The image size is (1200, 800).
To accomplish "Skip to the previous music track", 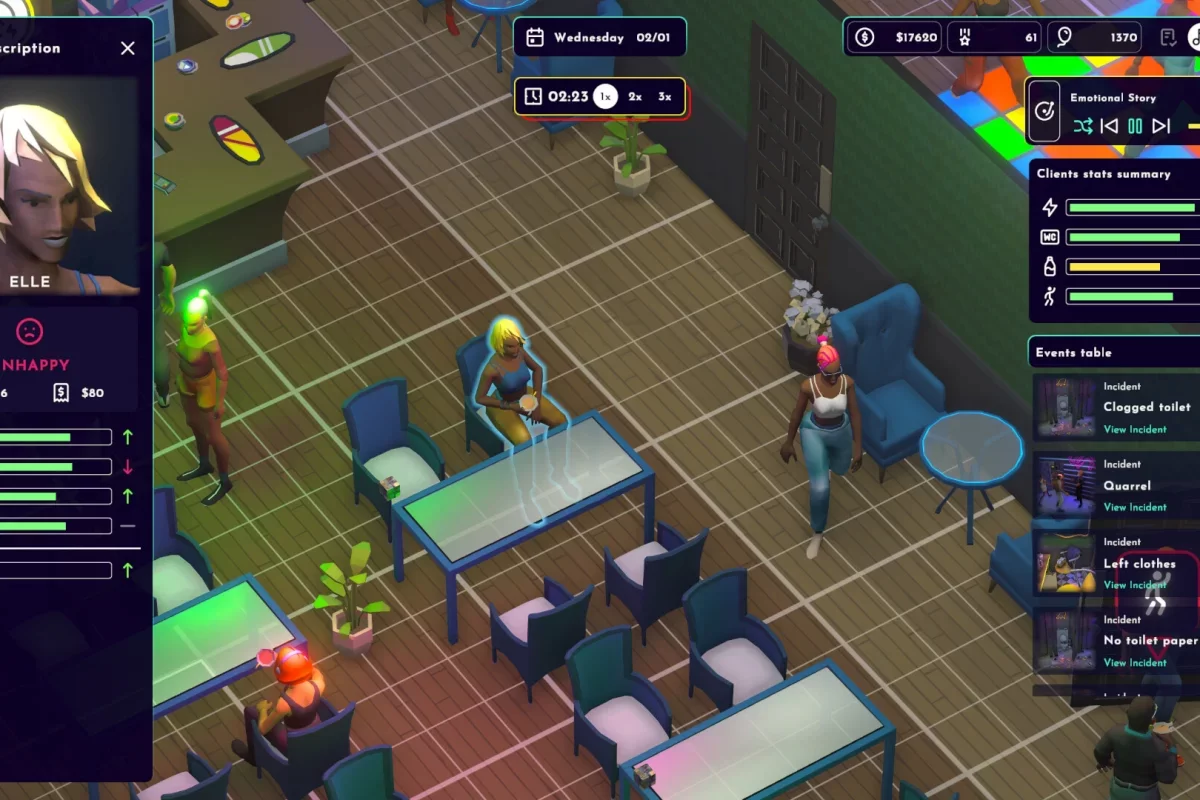I will coord(1109,126).
